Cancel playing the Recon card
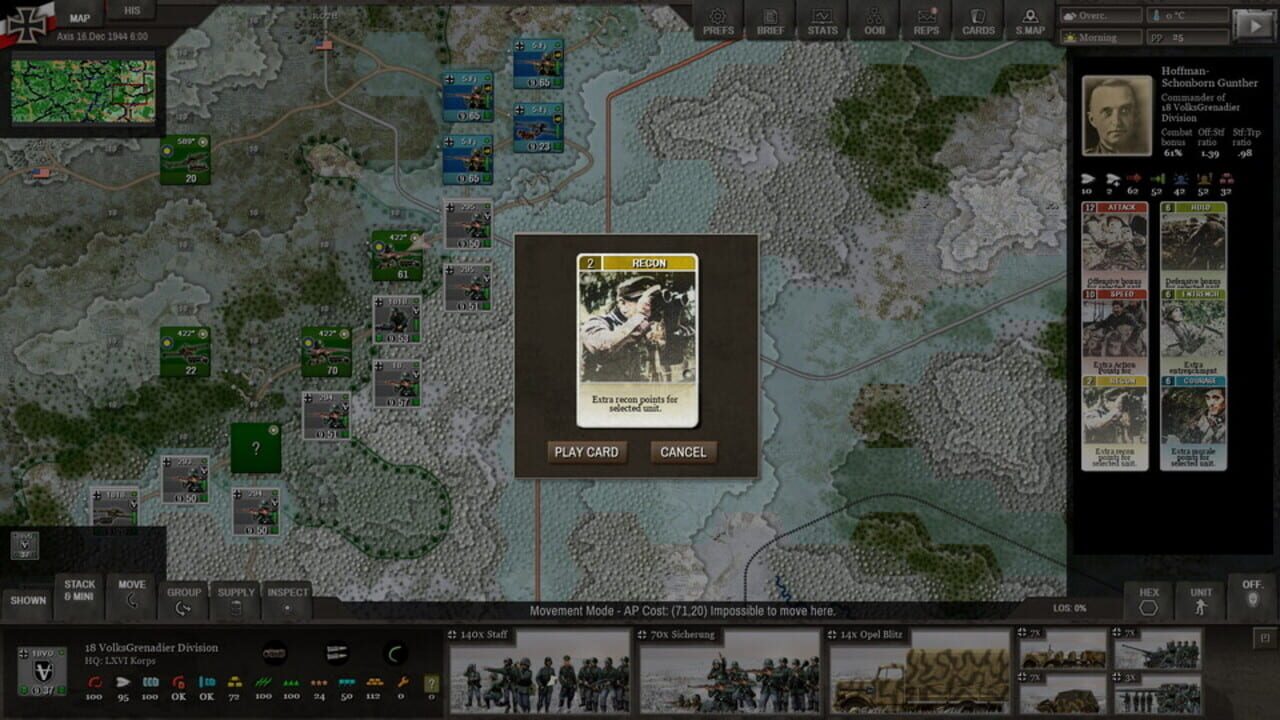1280x720 pixels. (x=682, y=452)
